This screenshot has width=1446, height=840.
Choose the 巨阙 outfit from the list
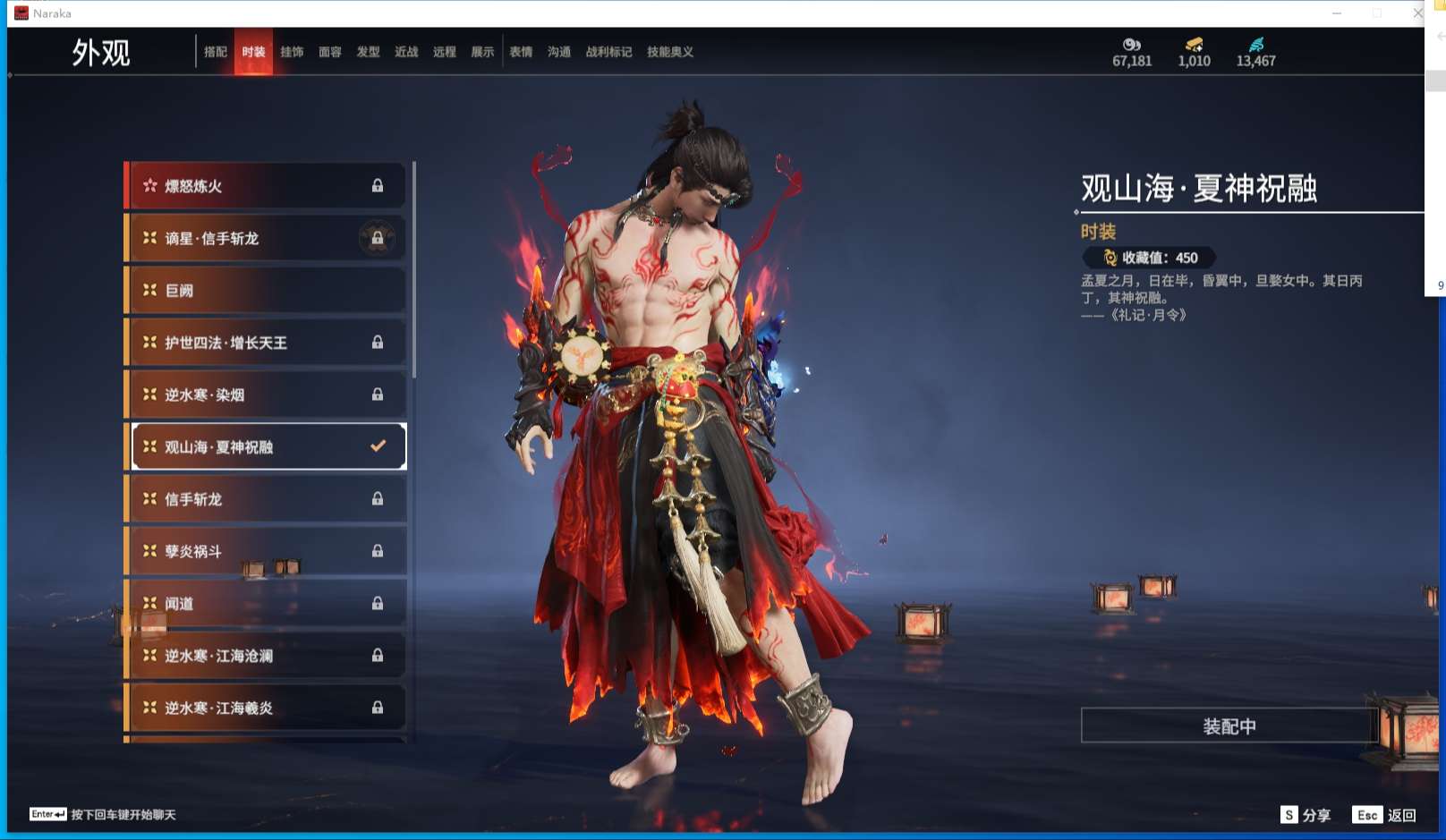click(265, 291)
